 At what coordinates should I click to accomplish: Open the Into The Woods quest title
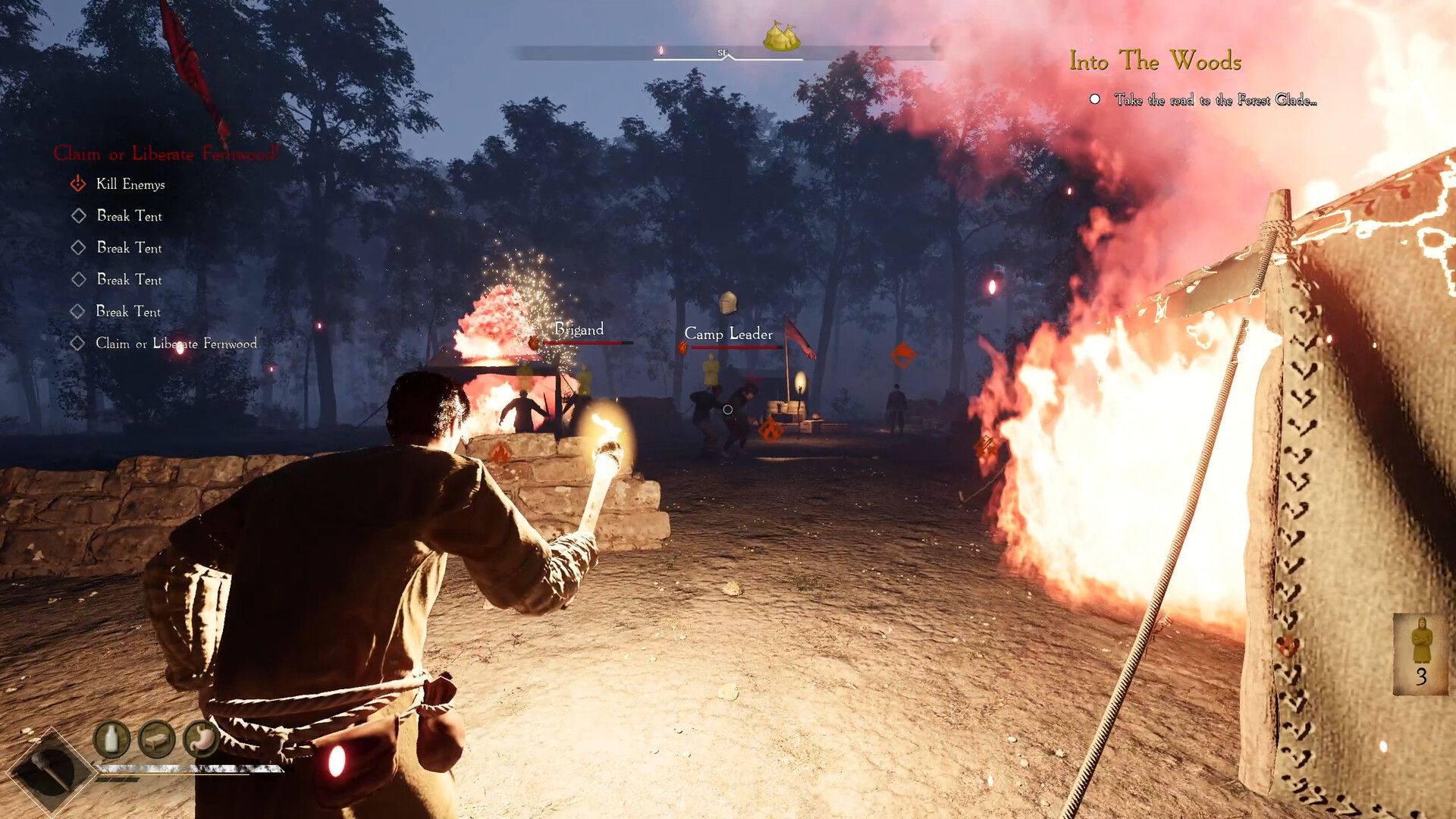click(1155, 61)
